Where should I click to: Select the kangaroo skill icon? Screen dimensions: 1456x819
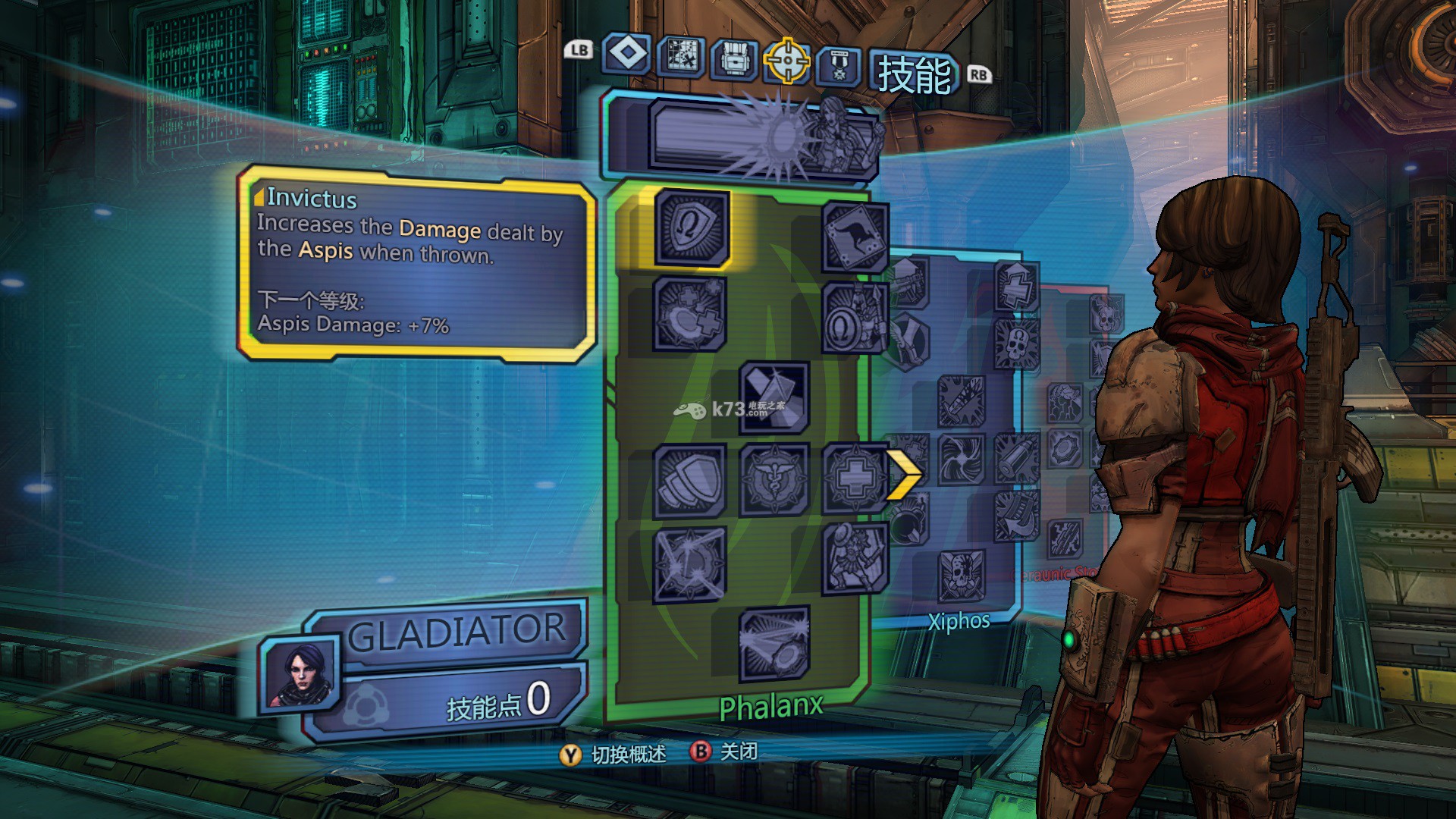[854, 237]
